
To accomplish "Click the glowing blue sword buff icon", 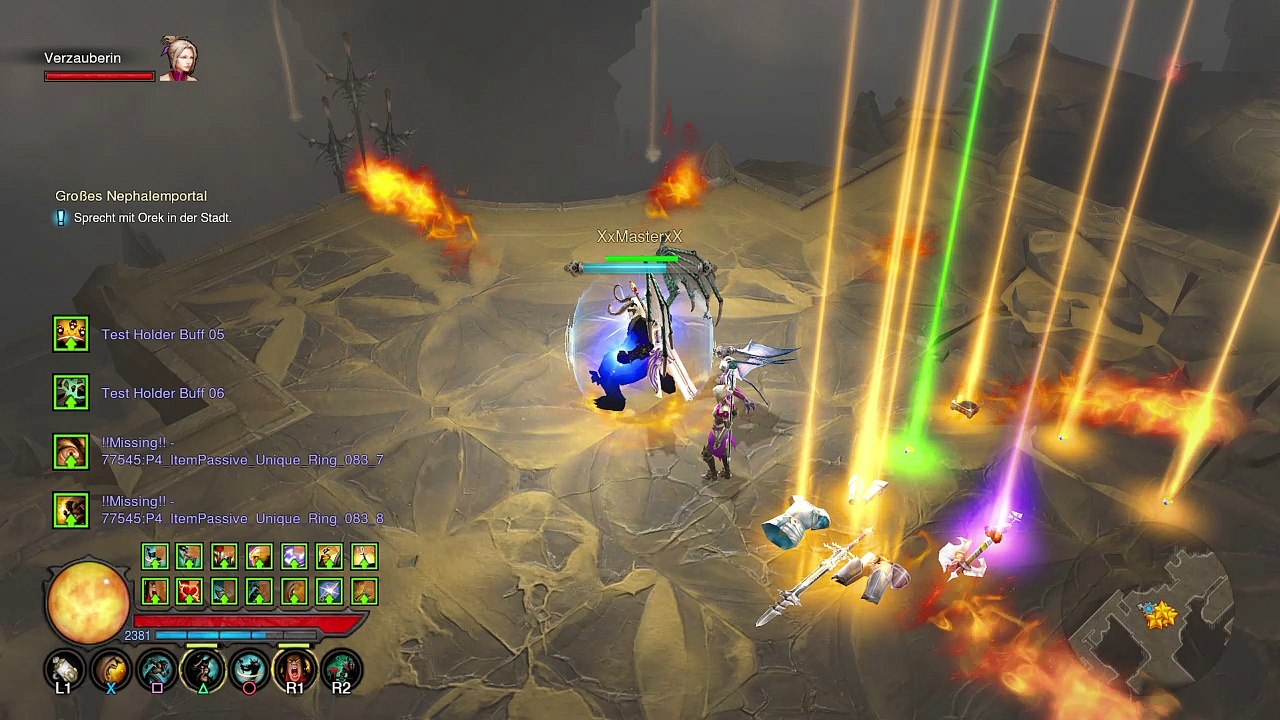I will click(x=329, y=592).
